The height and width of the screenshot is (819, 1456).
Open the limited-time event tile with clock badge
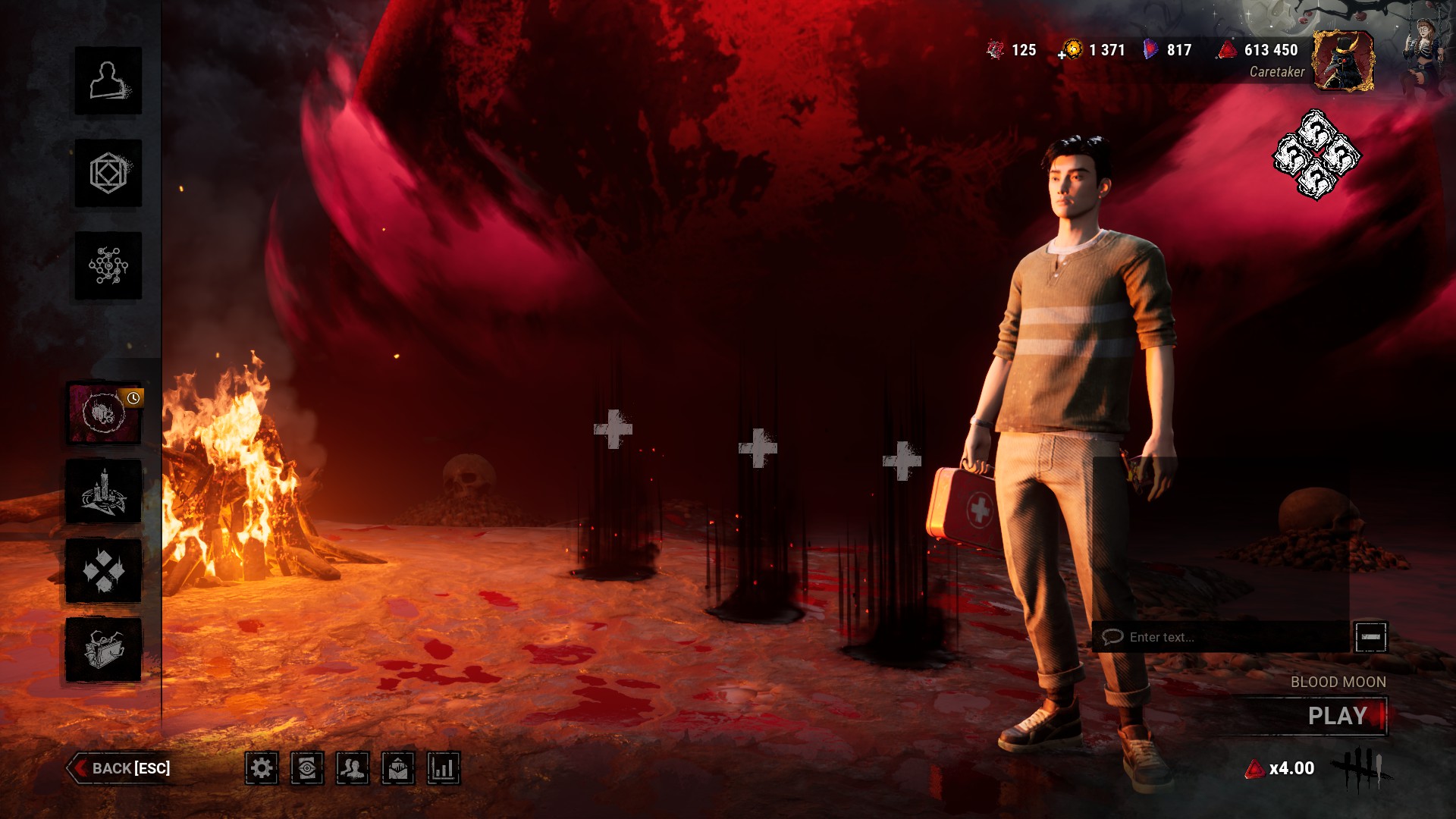105,413
